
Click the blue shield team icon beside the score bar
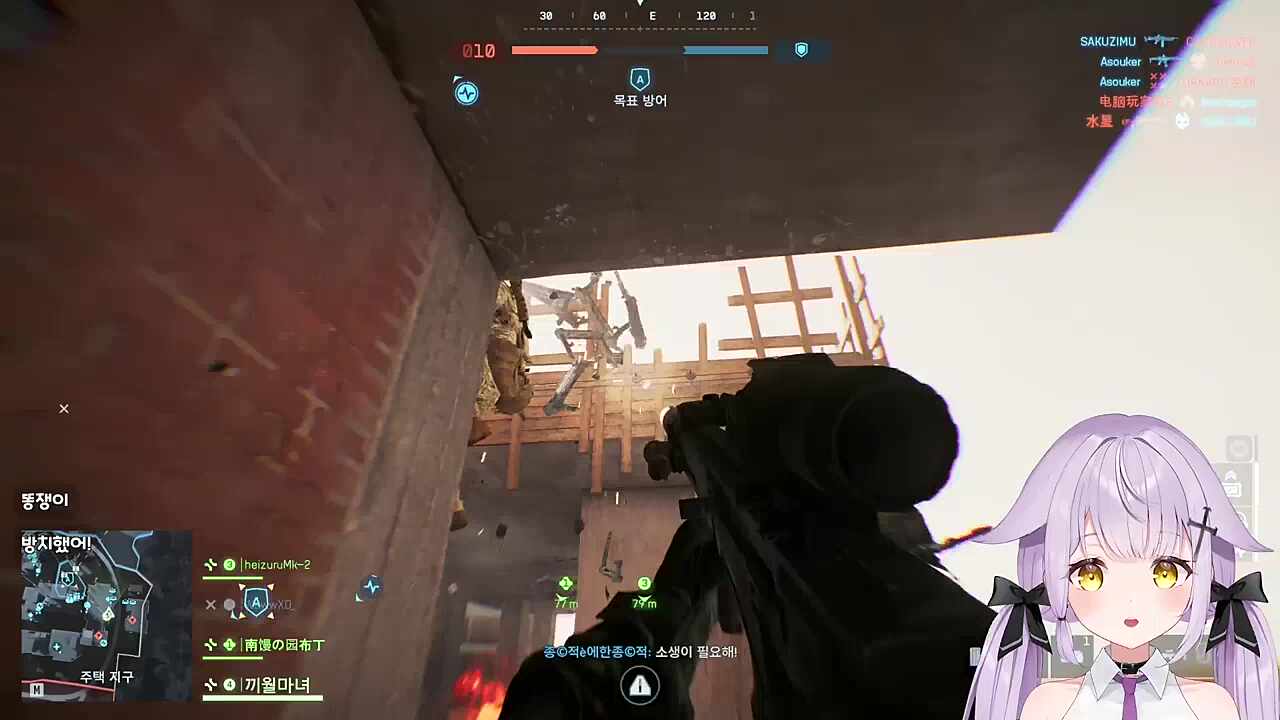(x=801, y=50)
